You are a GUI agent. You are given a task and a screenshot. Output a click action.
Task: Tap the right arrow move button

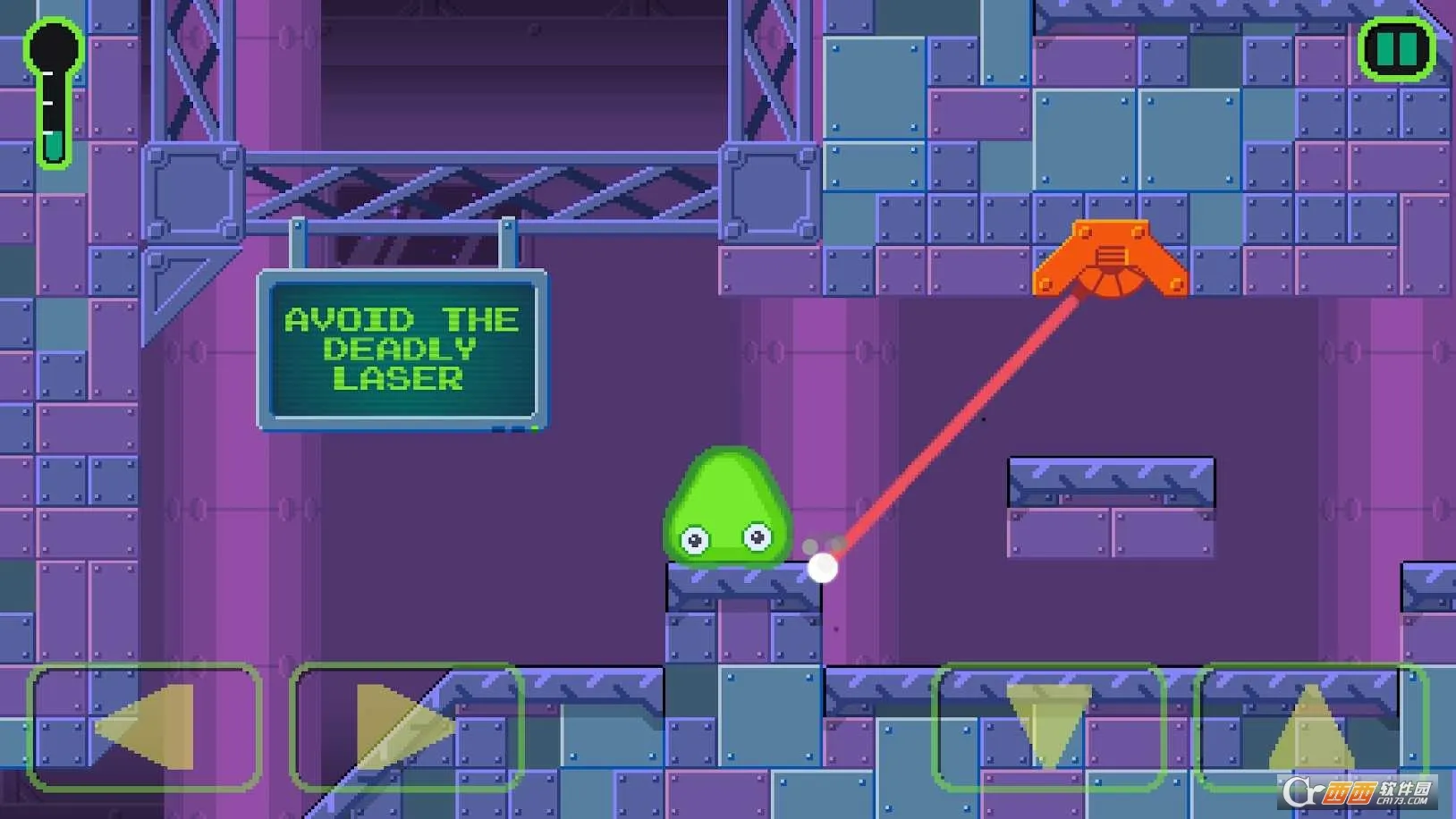406,727
